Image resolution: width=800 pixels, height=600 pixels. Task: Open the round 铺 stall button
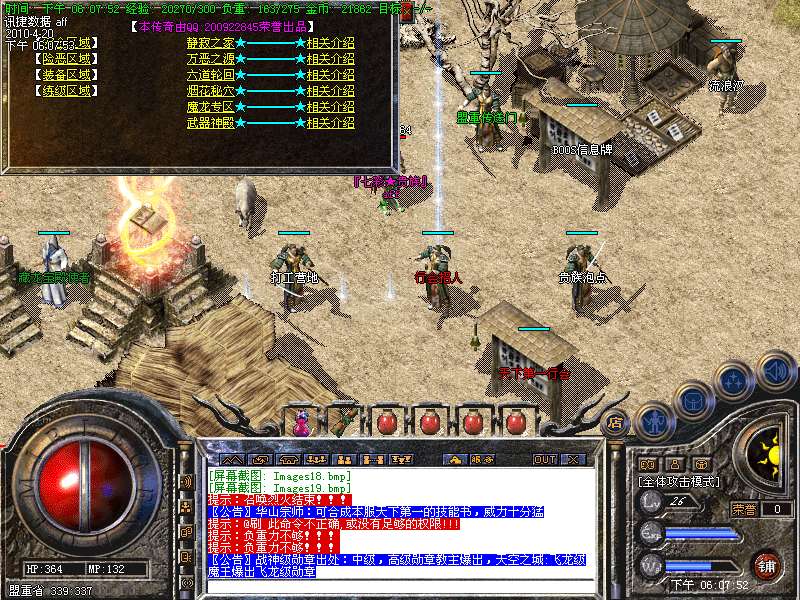tap(766, 565)
